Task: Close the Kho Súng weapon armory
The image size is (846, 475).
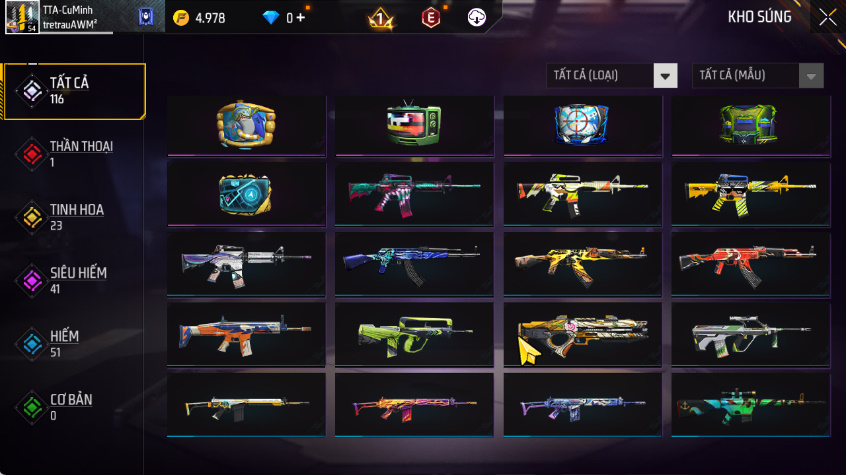Action: (827, 17)
